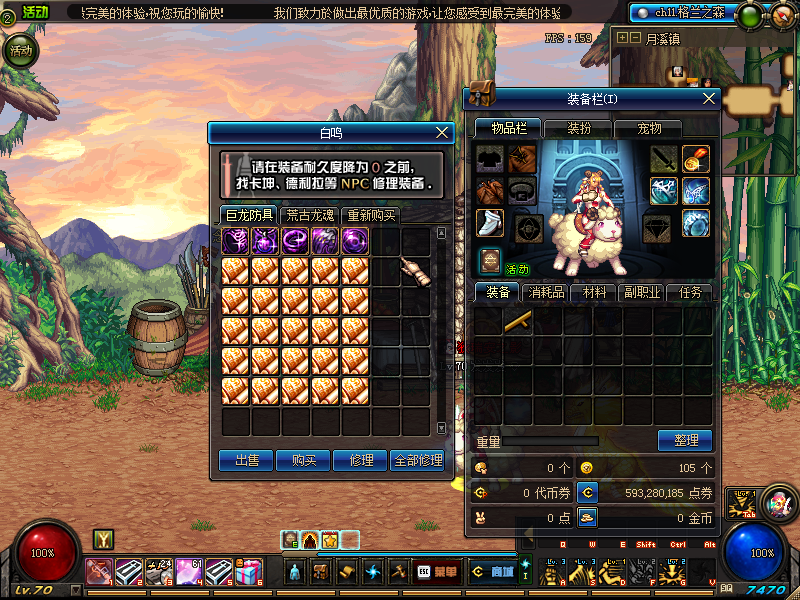Open the 副职业 sub-profession tab

click(x=642, y=293)
